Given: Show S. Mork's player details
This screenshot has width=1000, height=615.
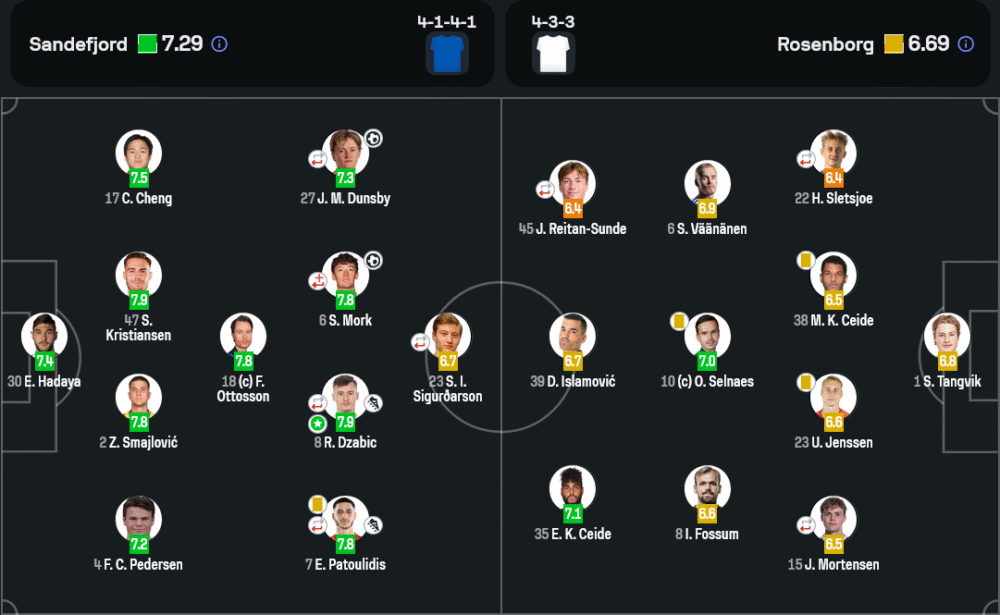Looking at the screenshot, I should [x=345, y=275].
